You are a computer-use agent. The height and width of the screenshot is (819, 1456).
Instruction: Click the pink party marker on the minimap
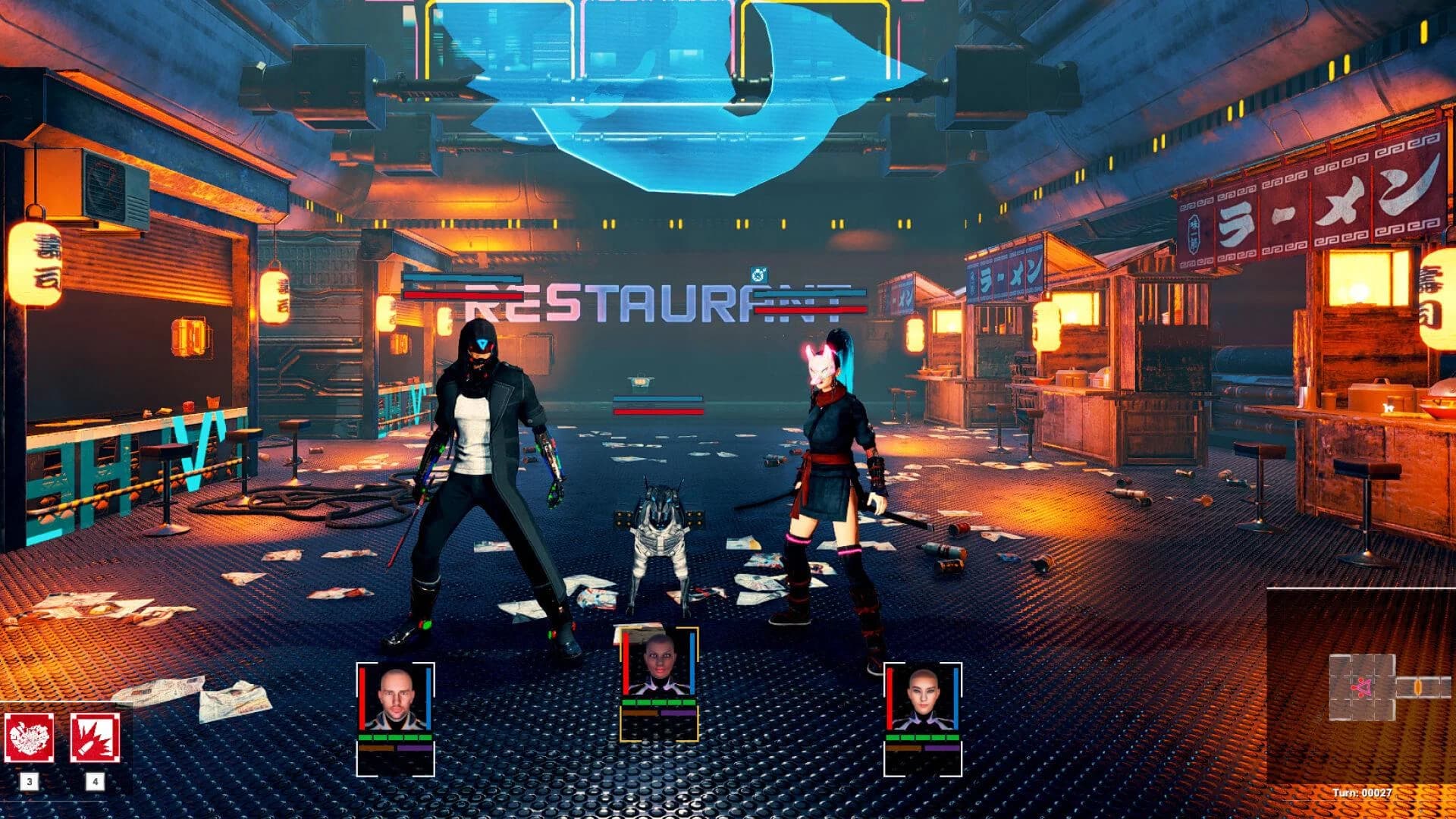pos(1361,686)
